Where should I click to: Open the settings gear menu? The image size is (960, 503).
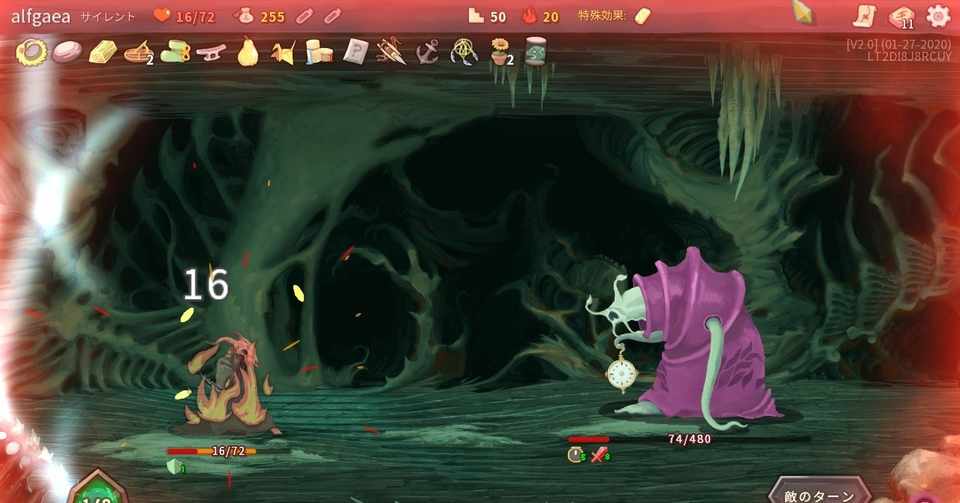(938, 15)
